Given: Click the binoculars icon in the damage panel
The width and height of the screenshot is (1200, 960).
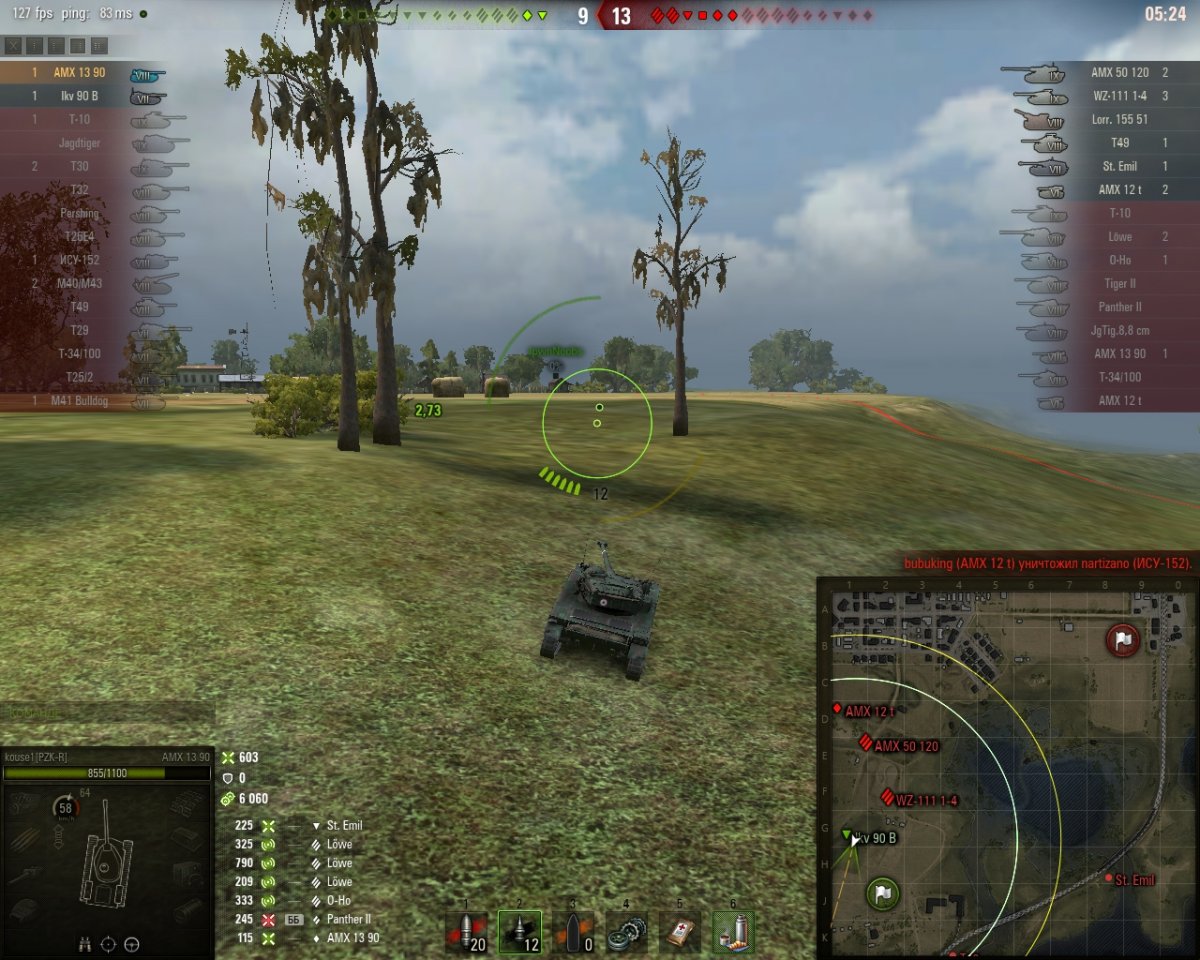Looking at the screenshot, I should point(86,943).
